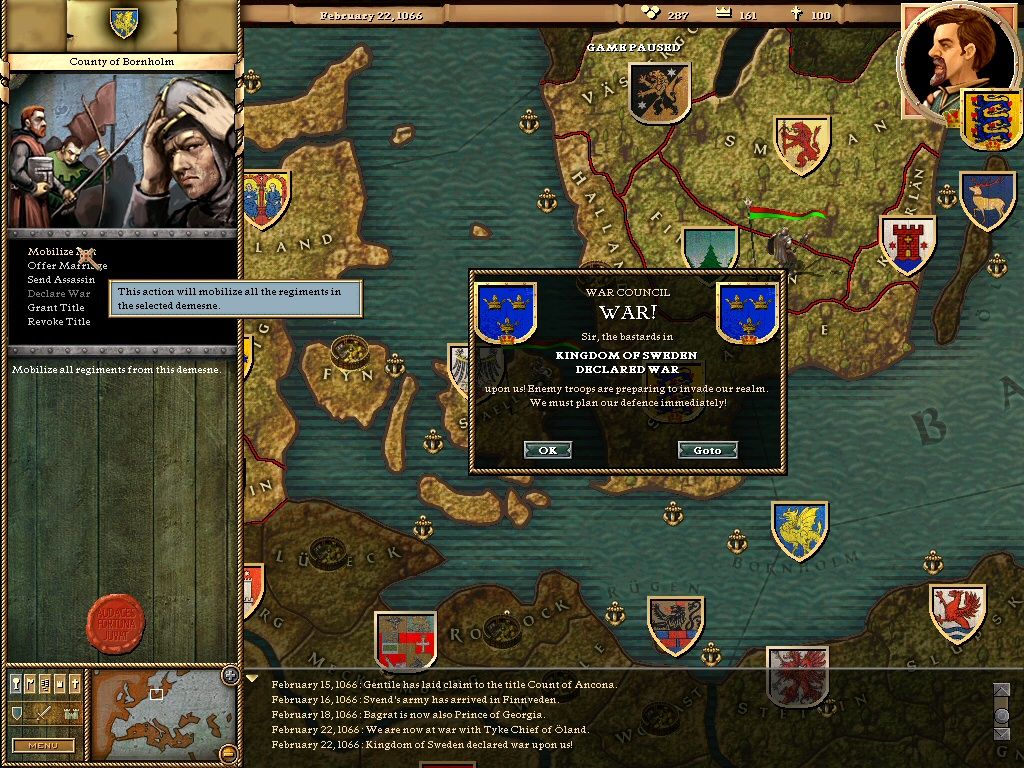Zoom out the minimap with the minus button

click(229, 752)
